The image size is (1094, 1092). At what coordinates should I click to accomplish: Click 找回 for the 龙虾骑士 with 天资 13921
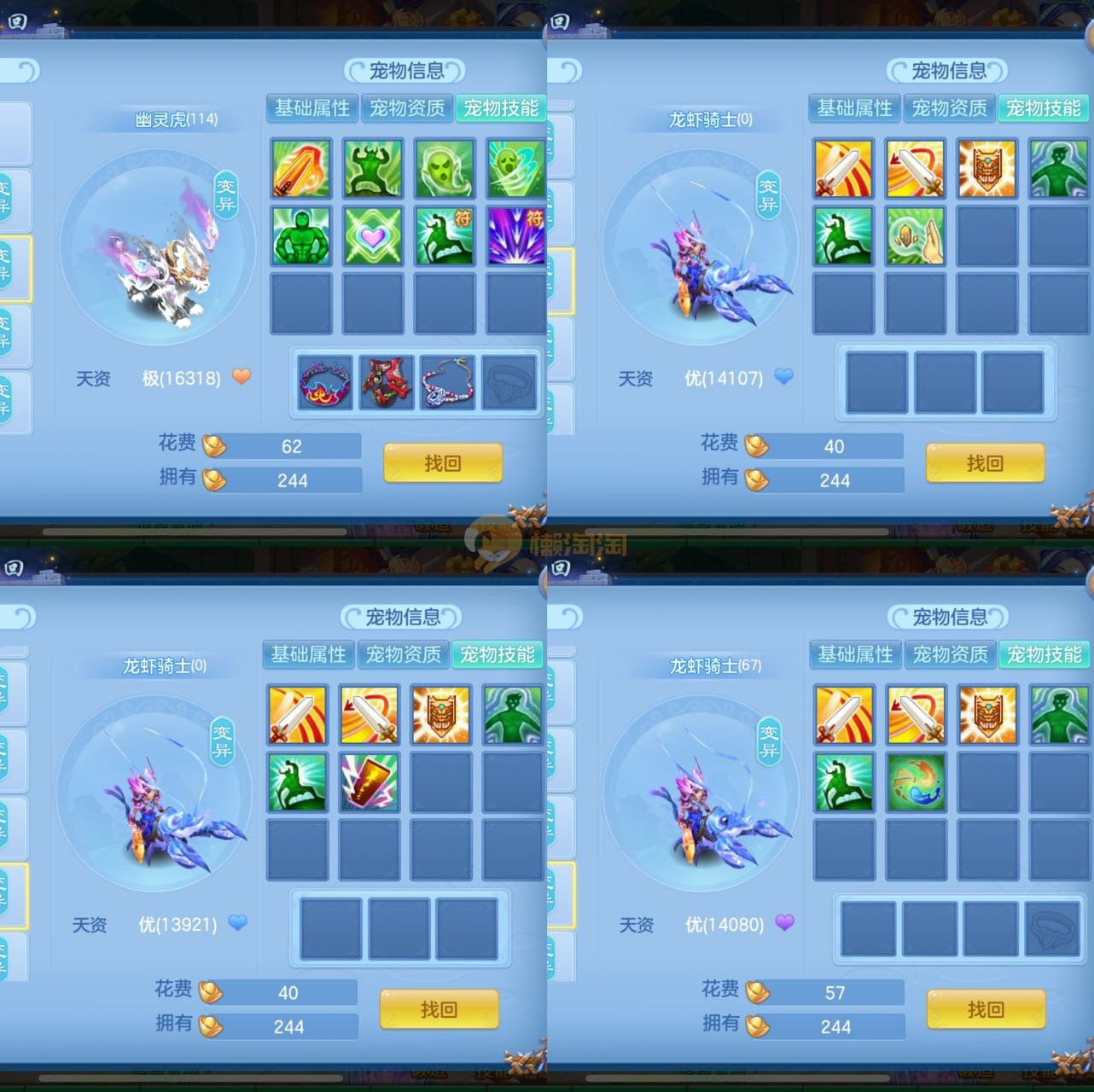pyautogui.click(x=439, y=1009)
